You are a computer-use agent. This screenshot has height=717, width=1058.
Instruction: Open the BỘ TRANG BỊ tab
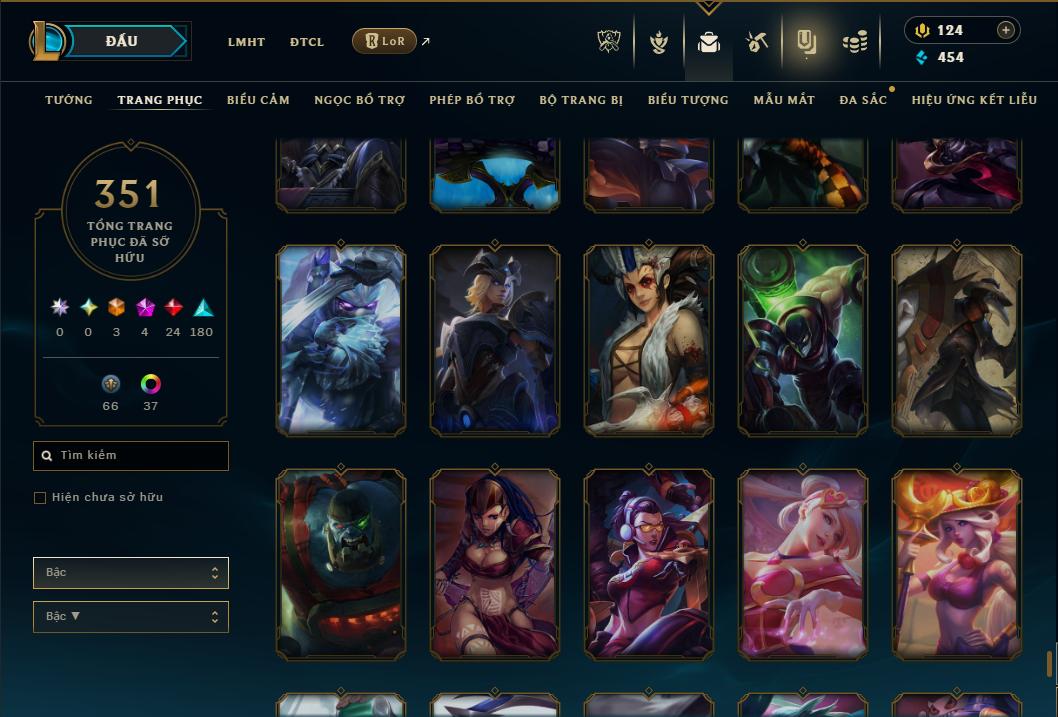pyautogui.click(x=581, y=100)
